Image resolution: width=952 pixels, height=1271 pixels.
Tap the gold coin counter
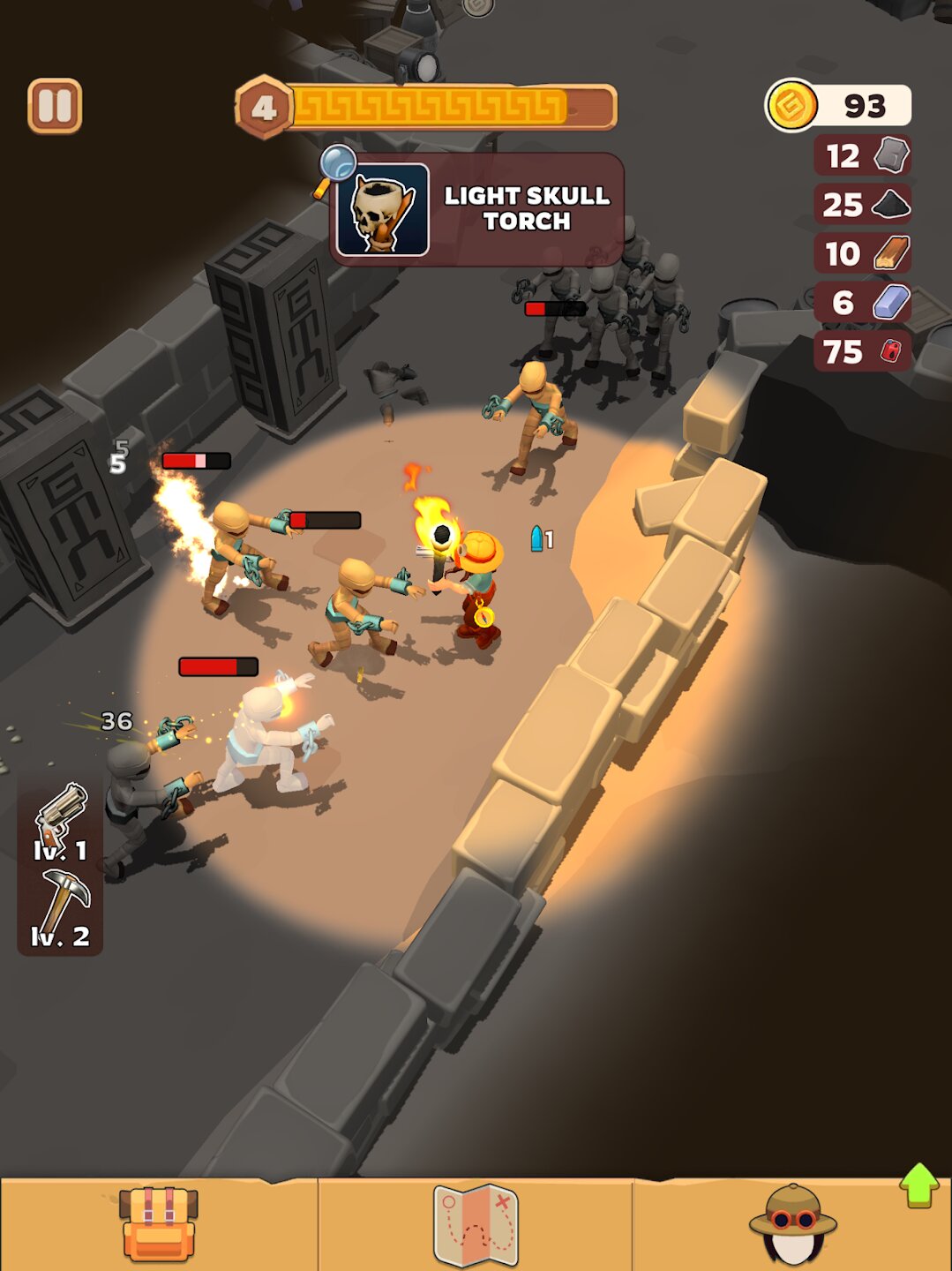(x=838, y=106)
